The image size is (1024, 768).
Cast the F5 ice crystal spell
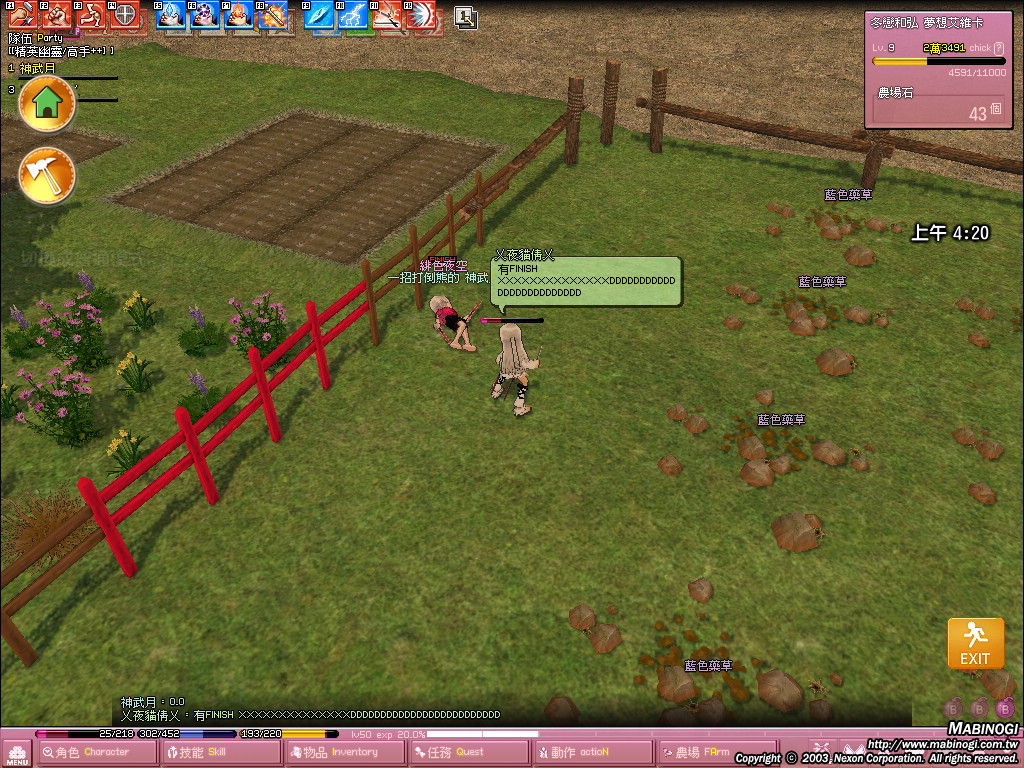(x=171, y=15)
